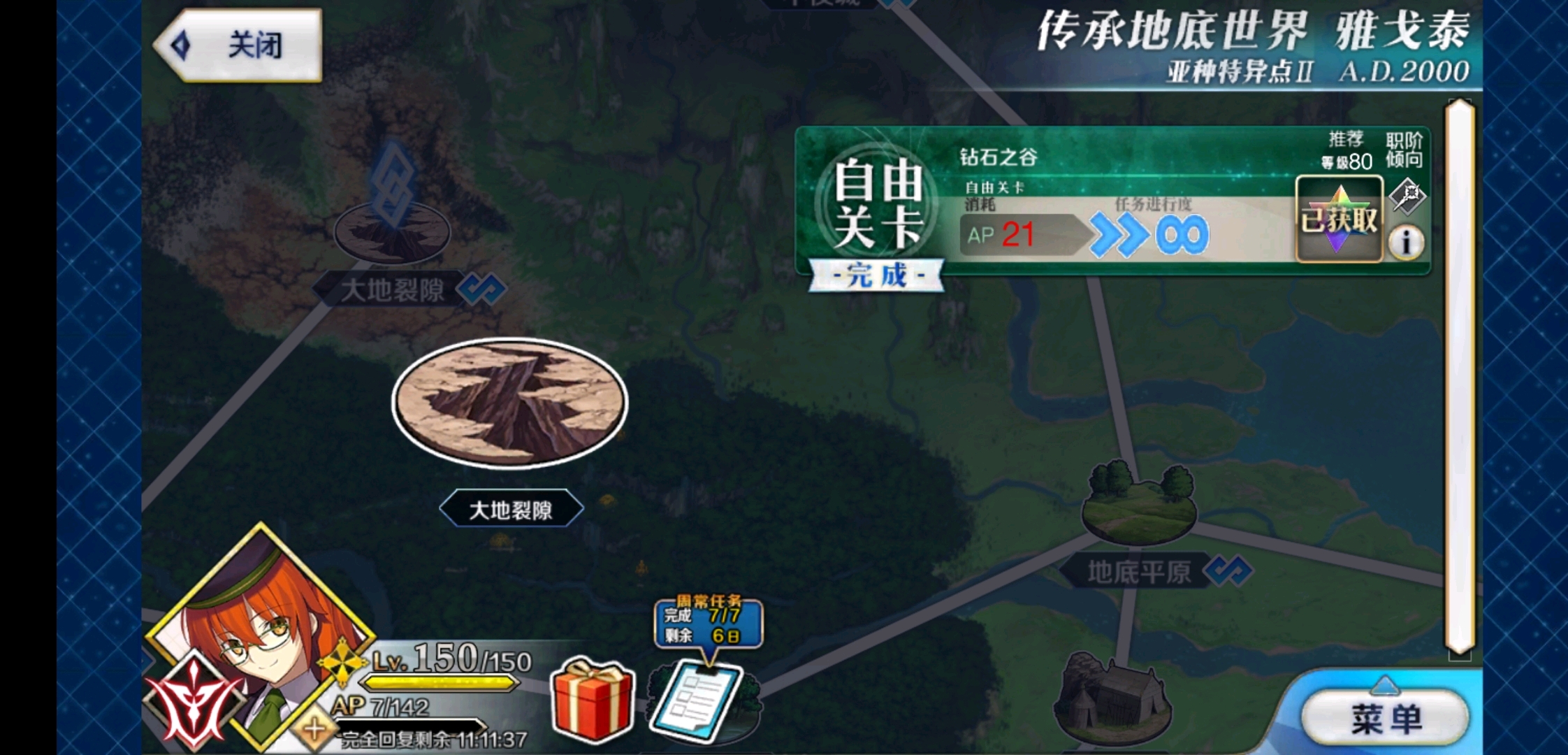Tap the 已获取 saint quartz reward icon
The height and width of the screenshot is (755, 1568).
pyautogui.click(x=1340, y=218)
